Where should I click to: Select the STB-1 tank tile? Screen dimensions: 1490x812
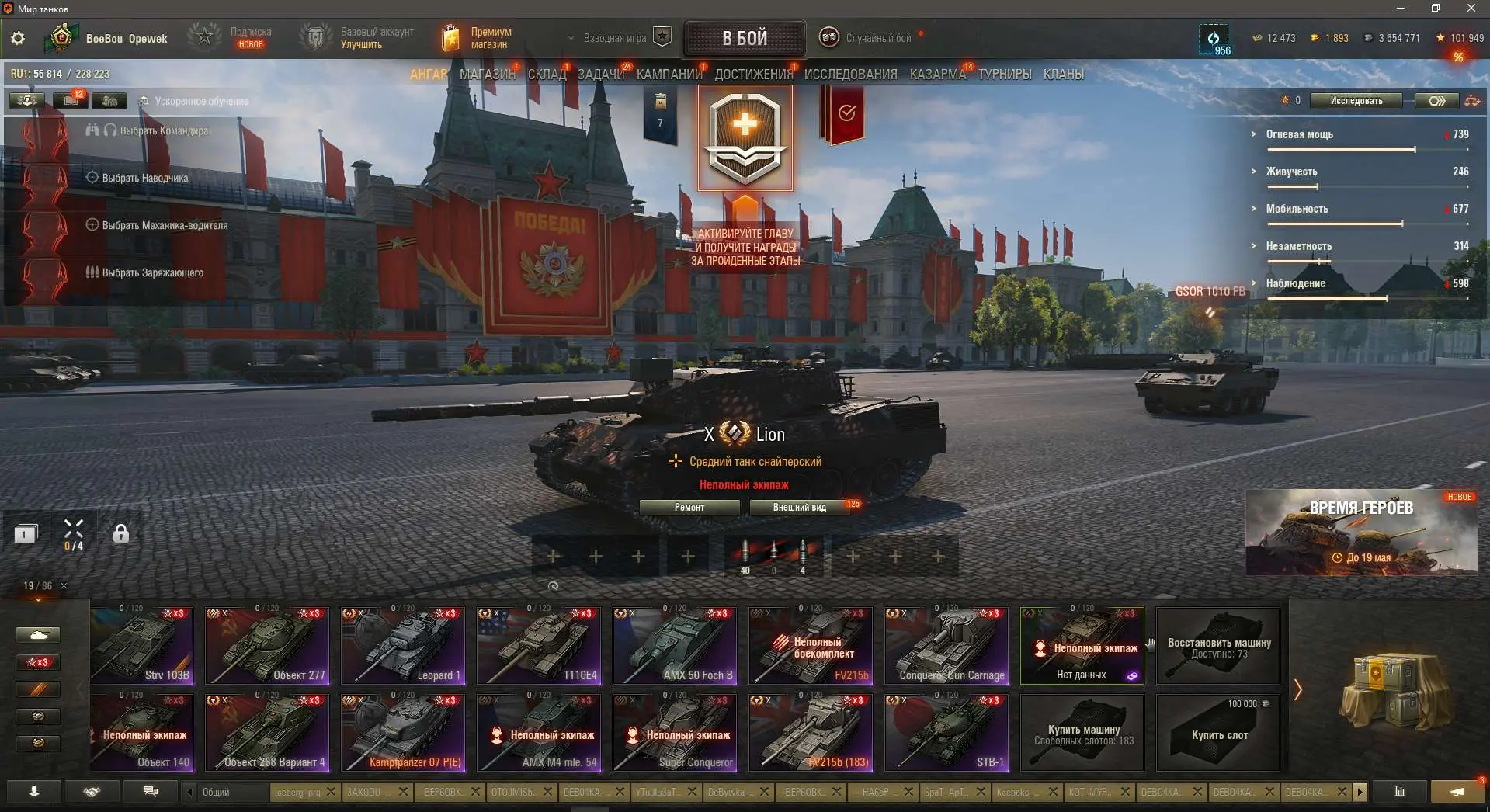946,733
